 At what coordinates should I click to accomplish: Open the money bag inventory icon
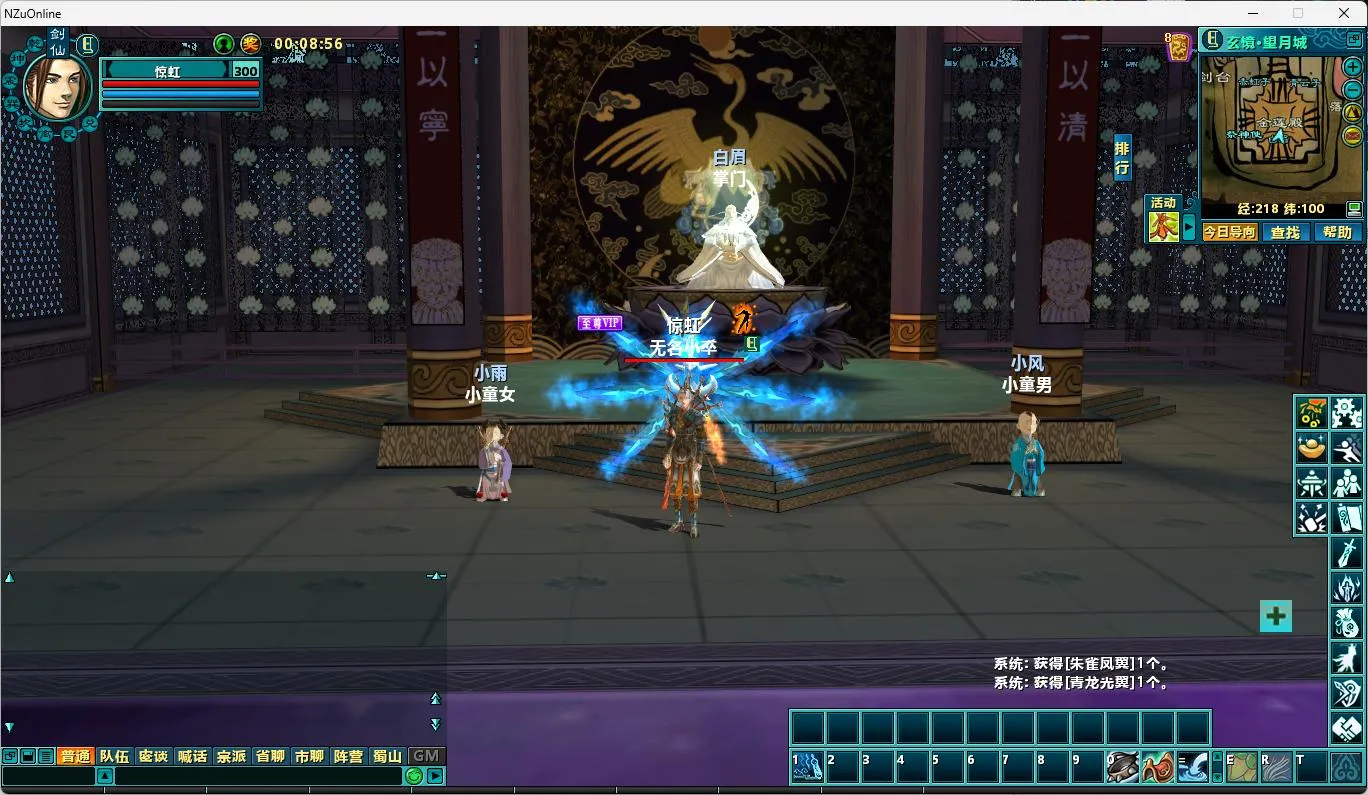pos(1346,623)
